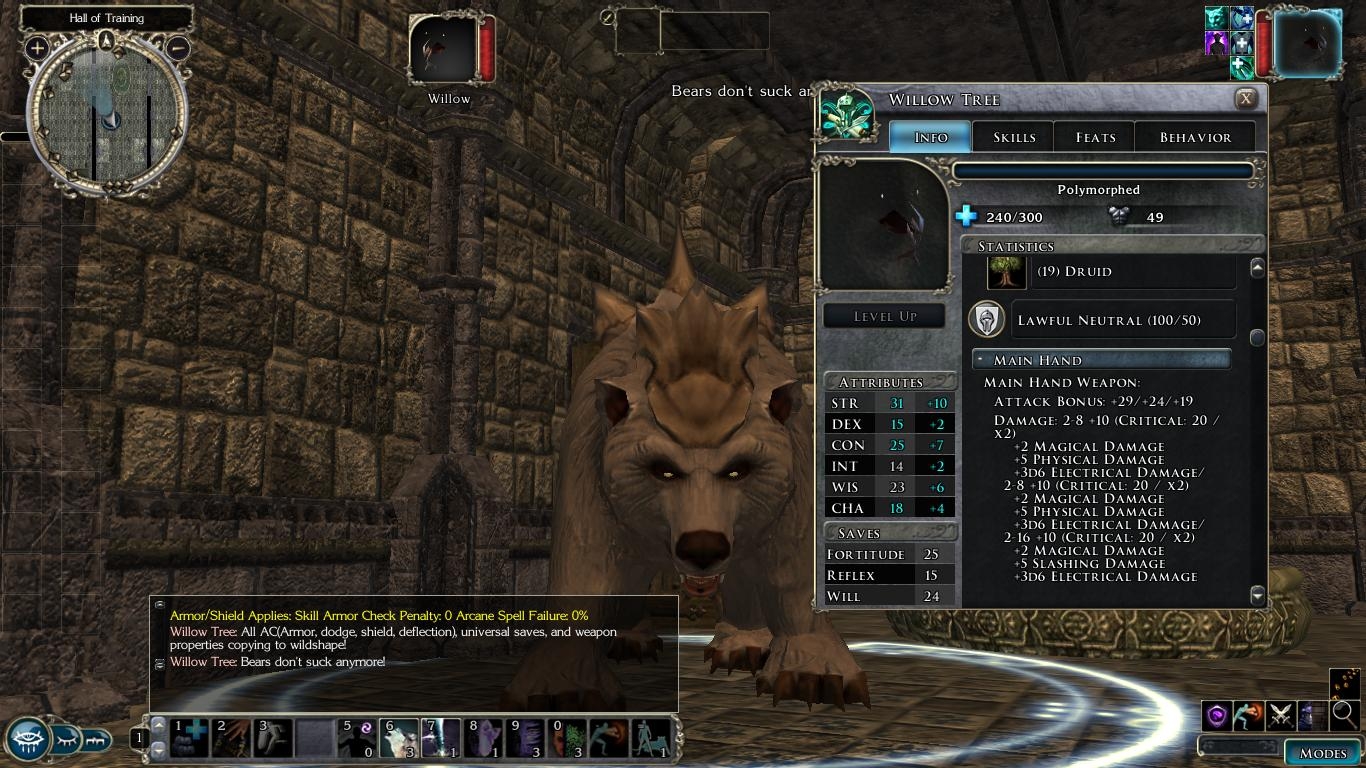Viewport: 1366px width, 768px height.
Task: Zoom in the minimap with the plus button
Action: point(38,47)
